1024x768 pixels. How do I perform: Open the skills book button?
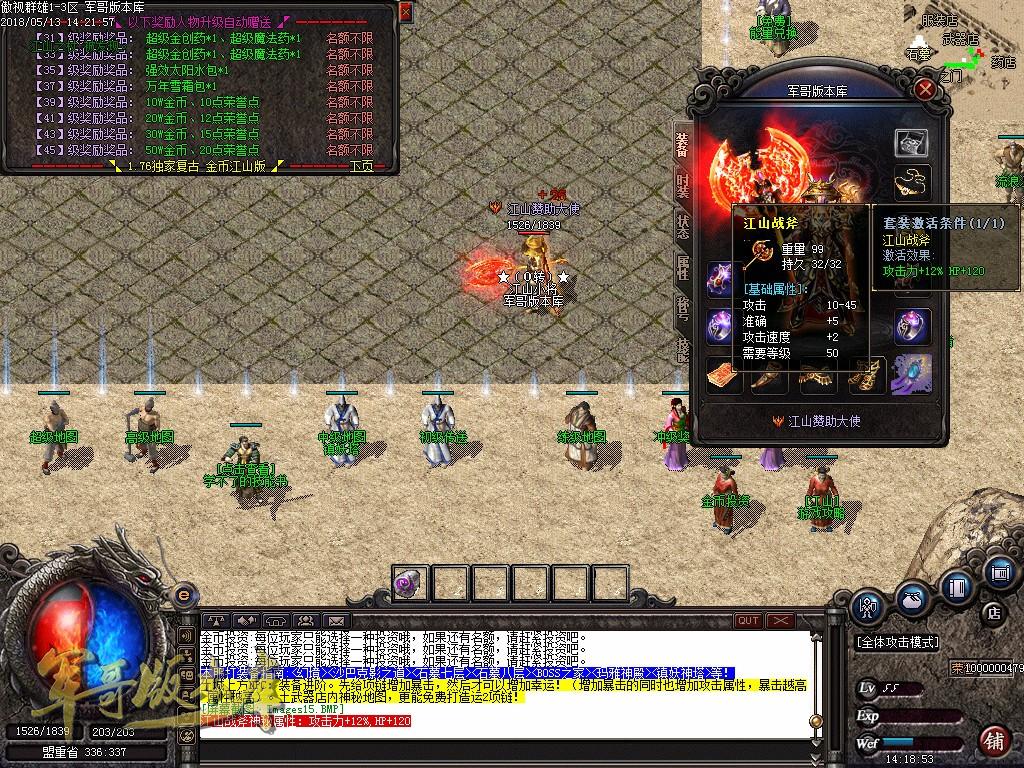(x=957, y=585)
